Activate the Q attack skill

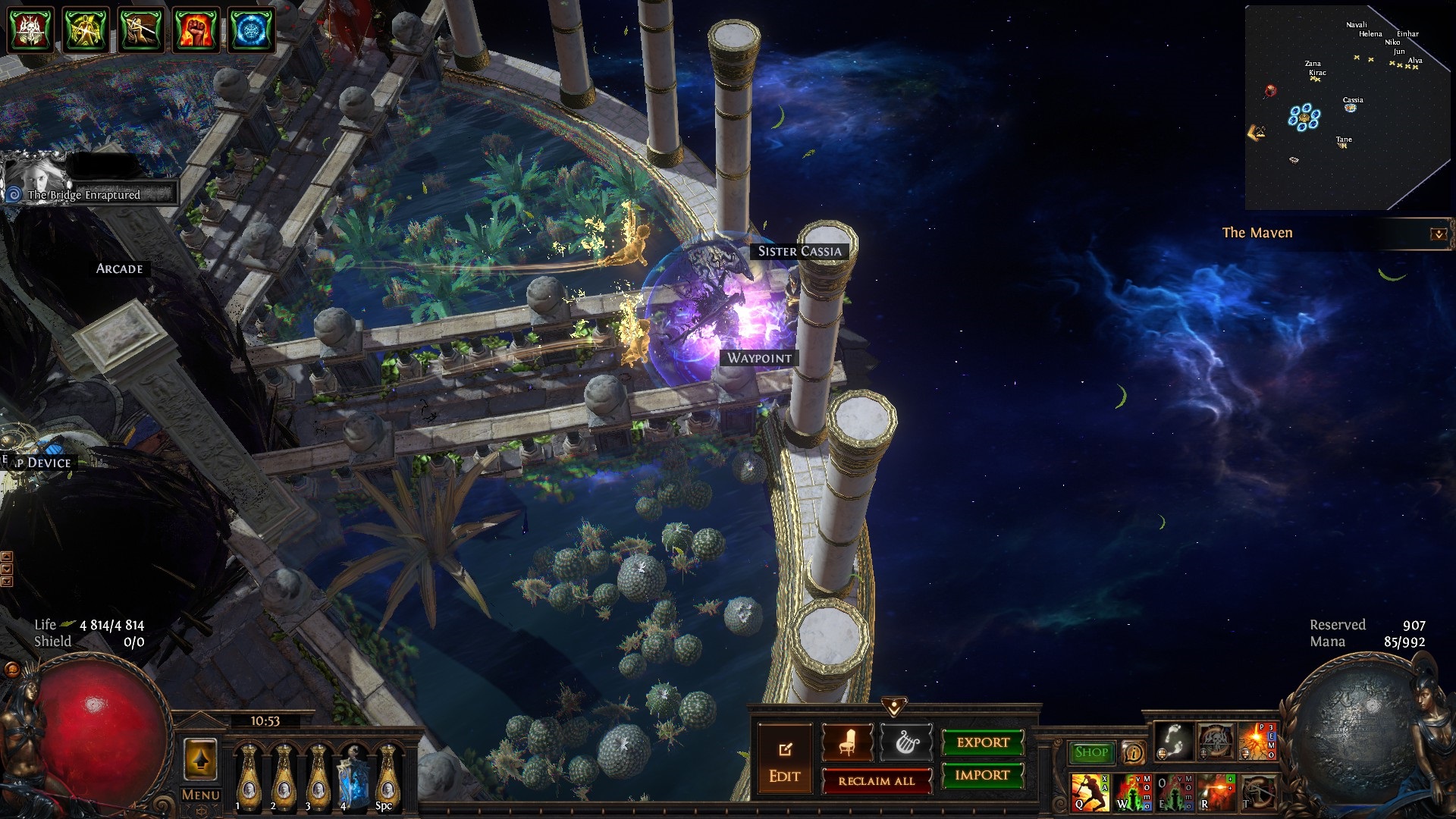pos(1090,792)
